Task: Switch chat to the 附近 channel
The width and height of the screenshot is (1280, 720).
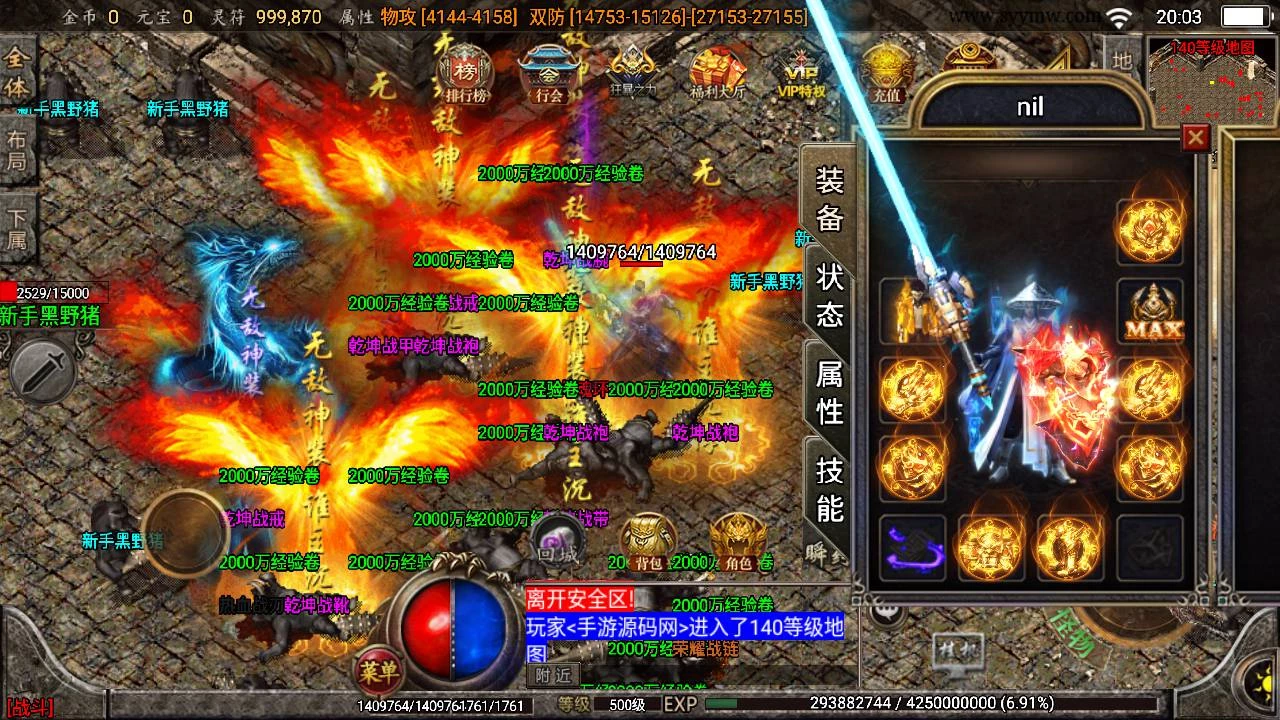Action: coord(553,676)
